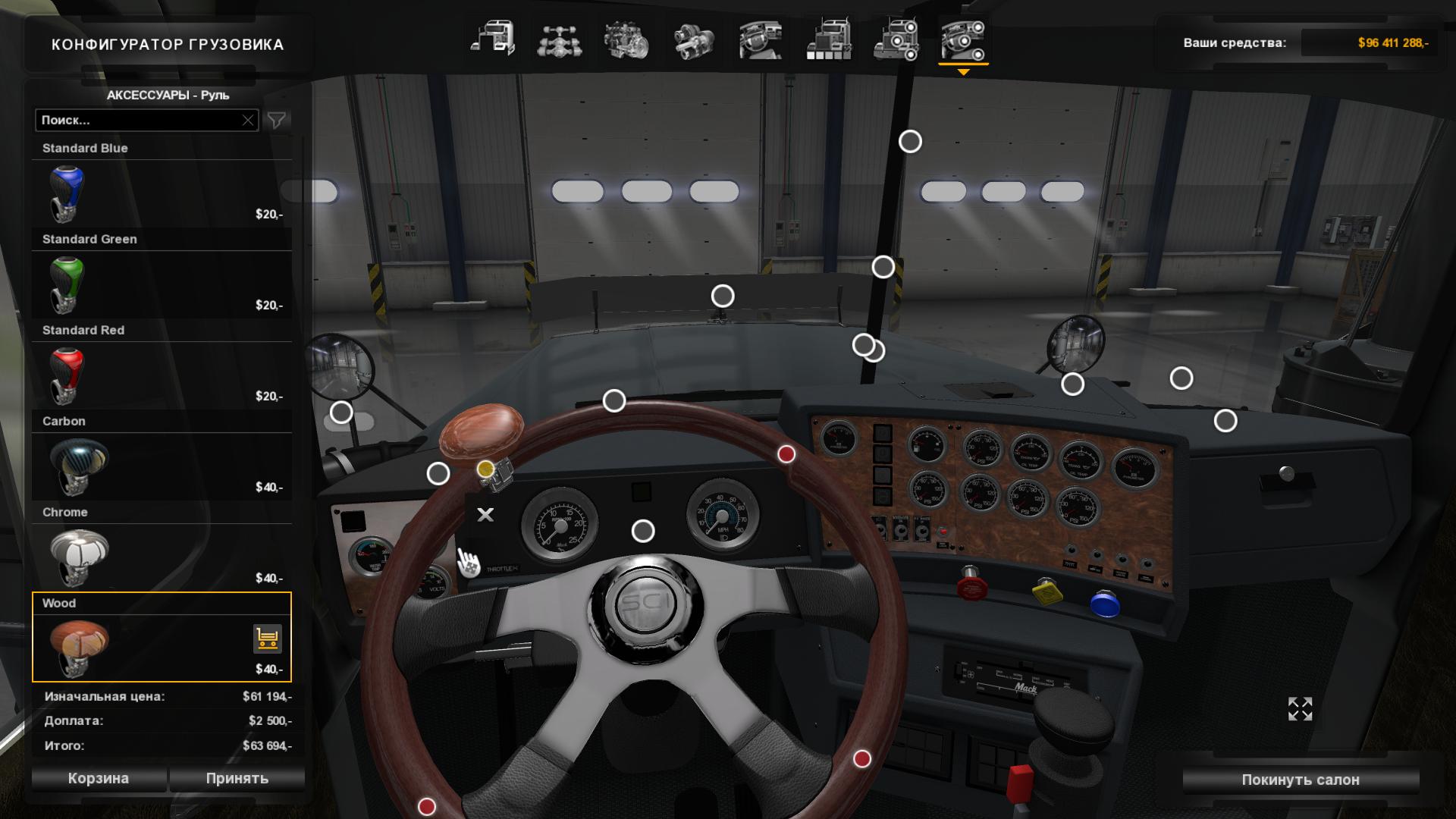Open the truck paint colors tab
This screenshot has height=819, width=1456.
pyautogui.click(x=828, y=39)
